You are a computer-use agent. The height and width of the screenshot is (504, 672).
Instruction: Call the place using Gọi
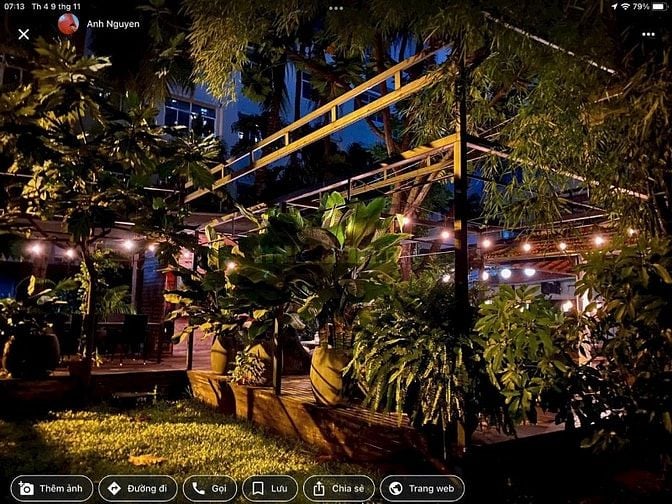pos(210,488)
